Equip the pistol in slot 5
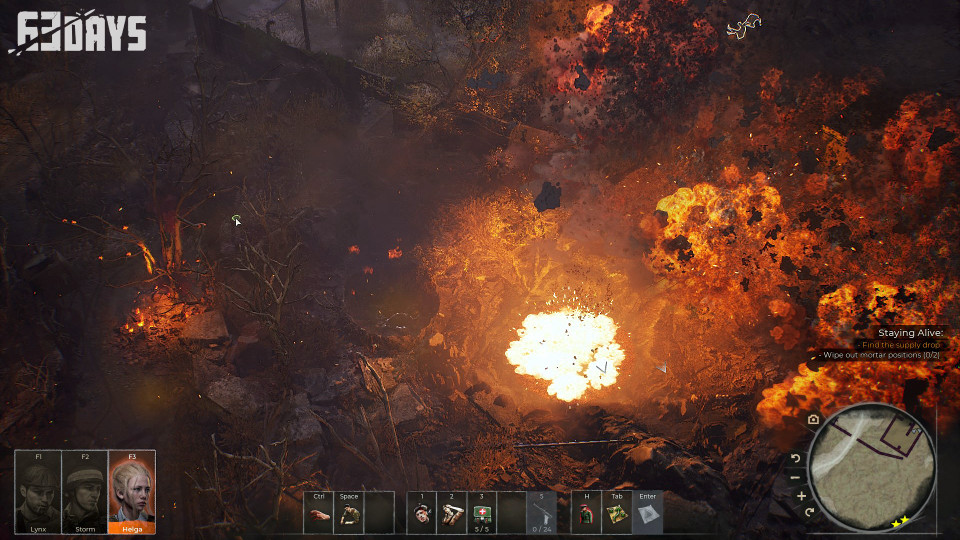The width and height of the screenshot is (960, 540). click(x=541, y=513)
